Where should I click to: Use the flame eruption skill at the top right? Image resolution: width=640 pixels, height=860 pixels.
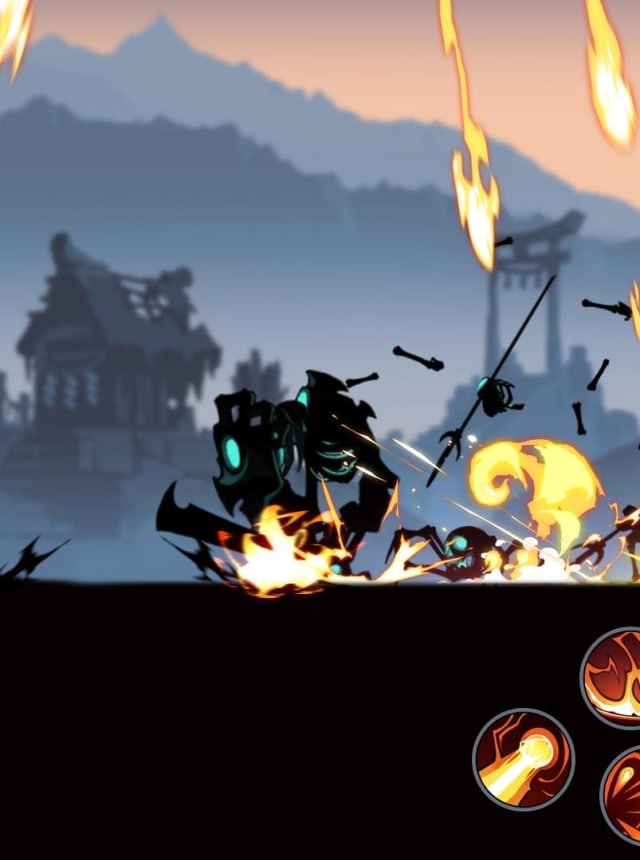[616, 677]
